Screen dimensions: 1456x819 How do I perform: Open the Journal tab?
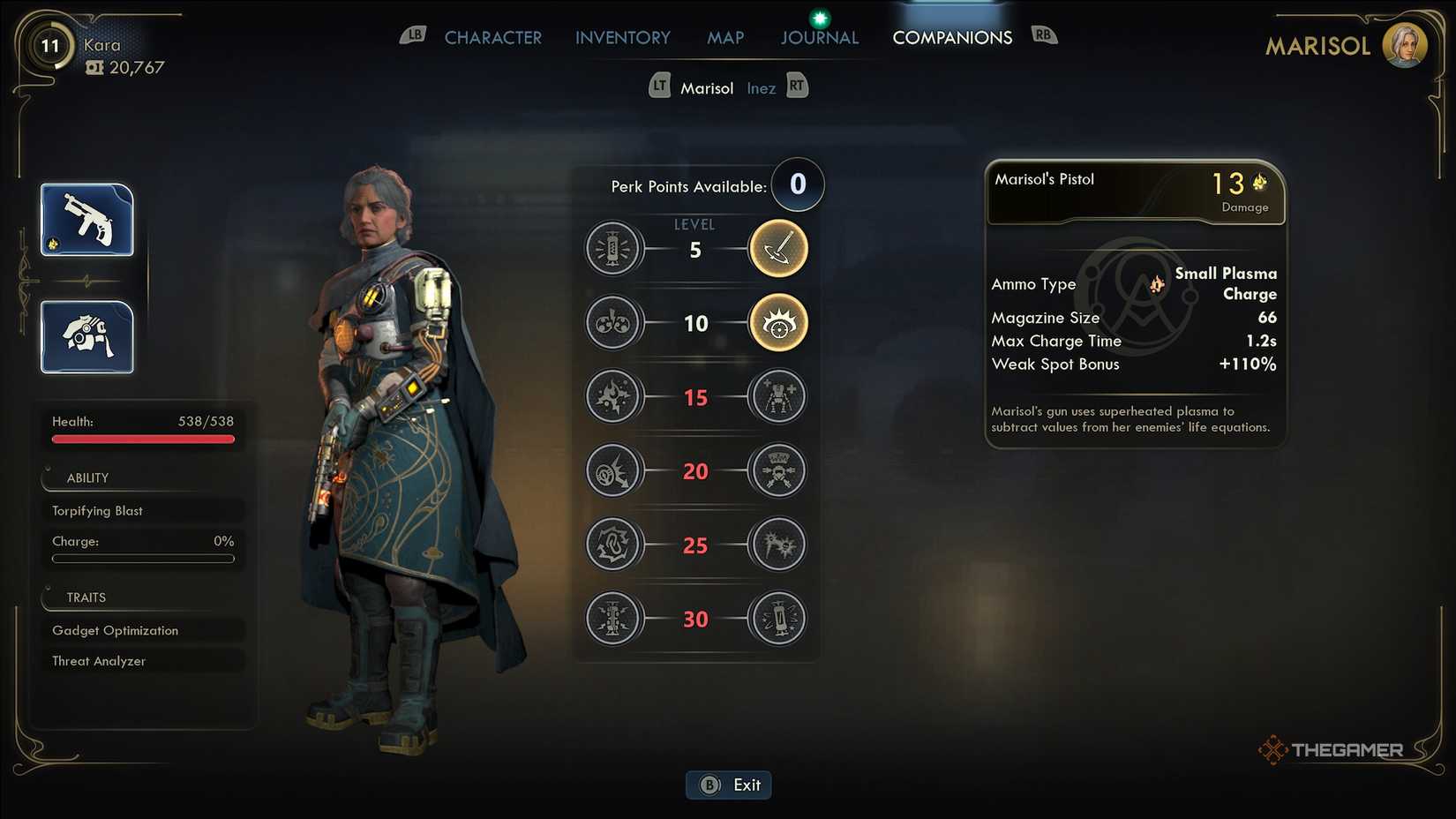pyautogui.click(x=819, y=38)
